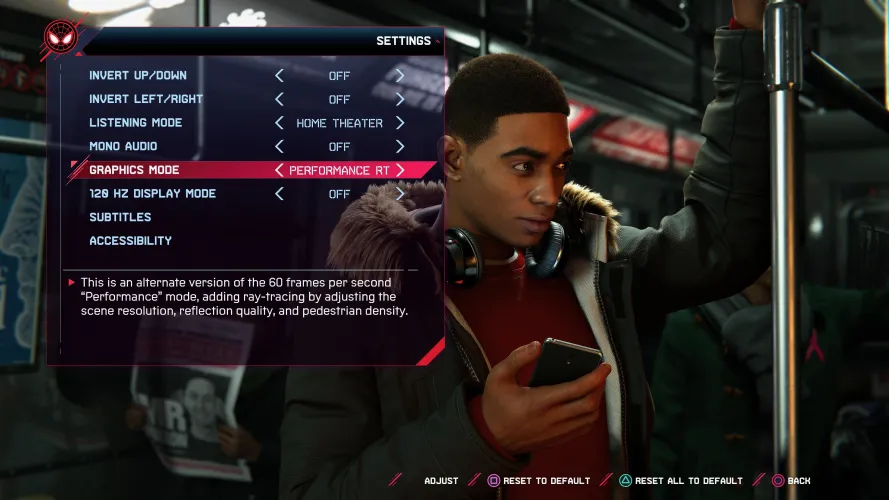
Task: Select the Mono Audio setting row
Action: pyautogui.click(x=125, y=146)
